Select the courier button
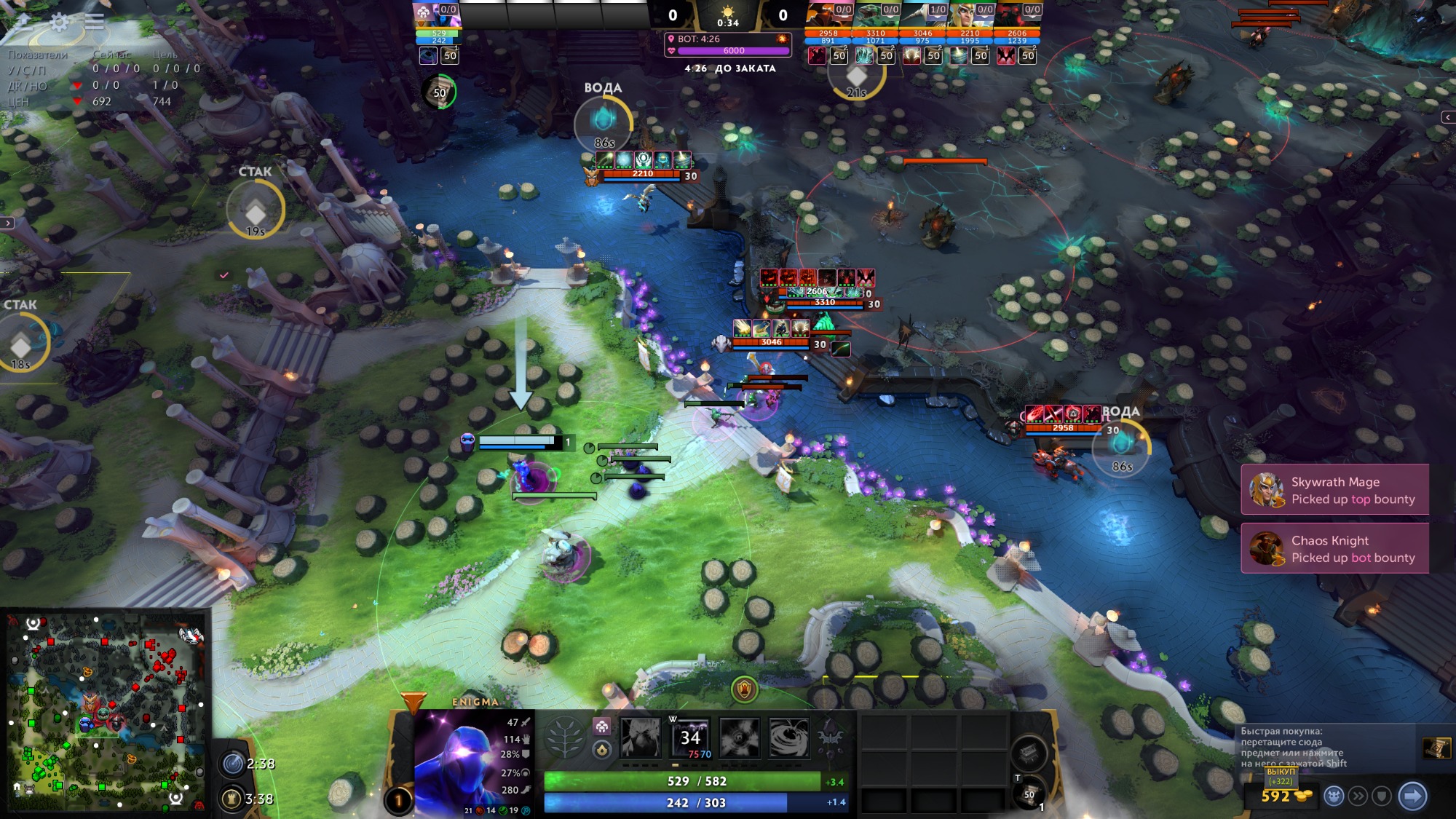 click(1334, 796)
